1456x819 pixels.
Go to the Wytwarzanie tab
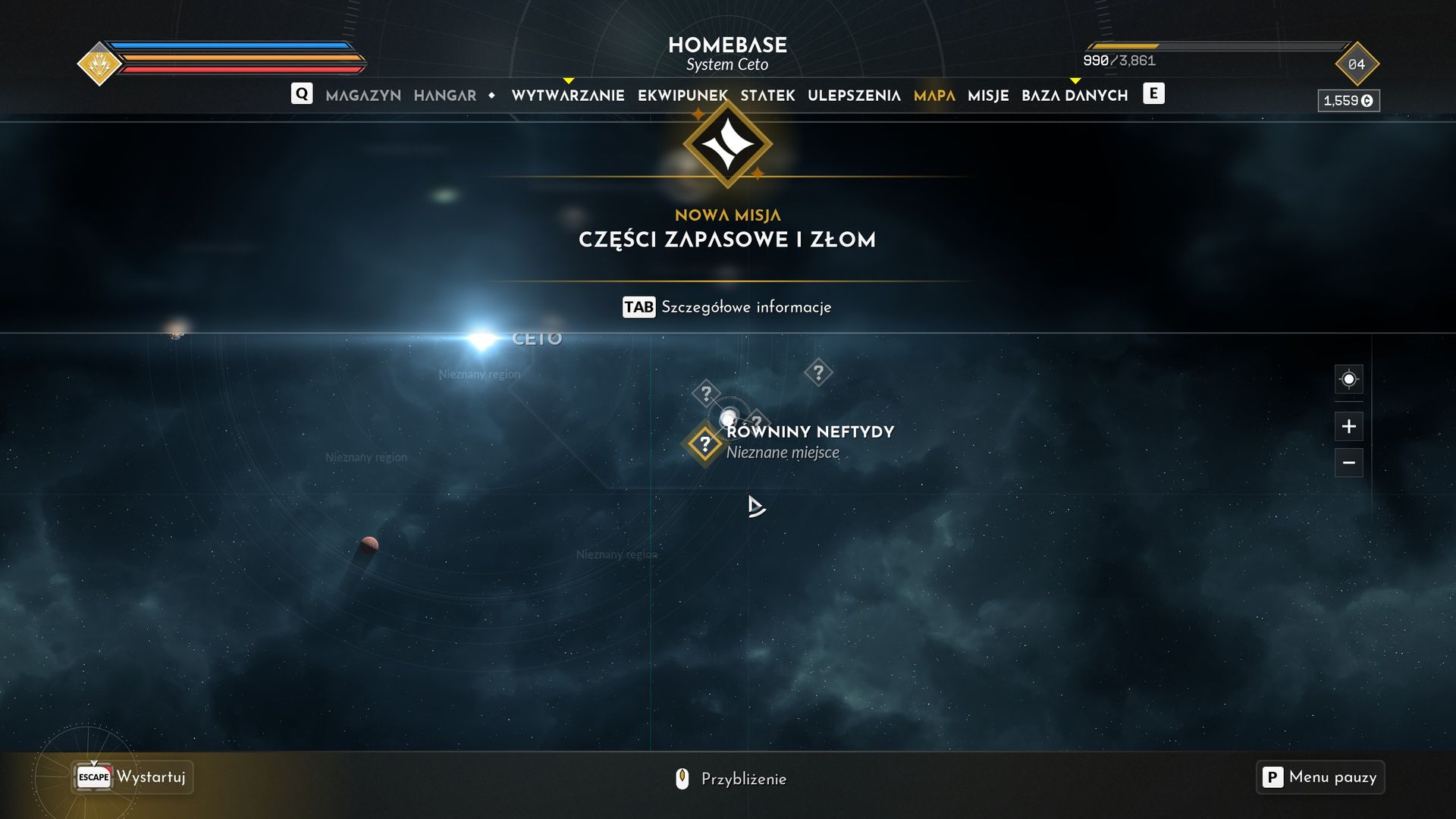click(568, 96)
